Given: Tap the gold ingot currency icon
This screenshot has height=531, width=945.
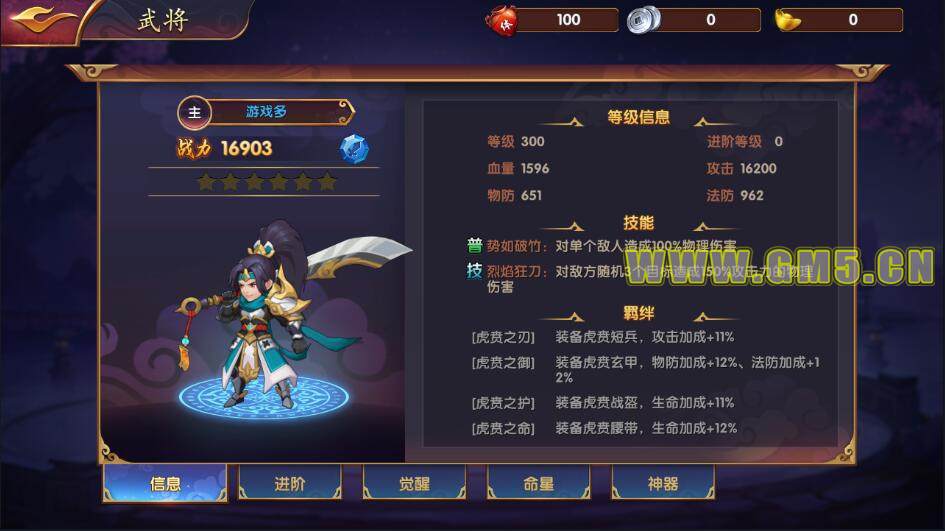Looking at the screenshot, I should point(788,19).
